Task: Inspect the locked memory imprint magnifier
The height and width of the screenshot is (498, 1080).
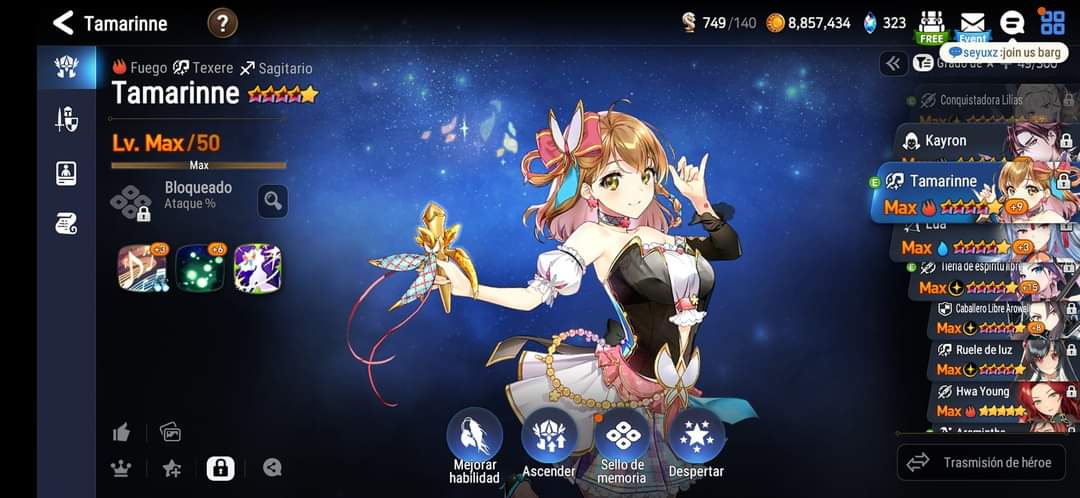Action: [272, 200]
